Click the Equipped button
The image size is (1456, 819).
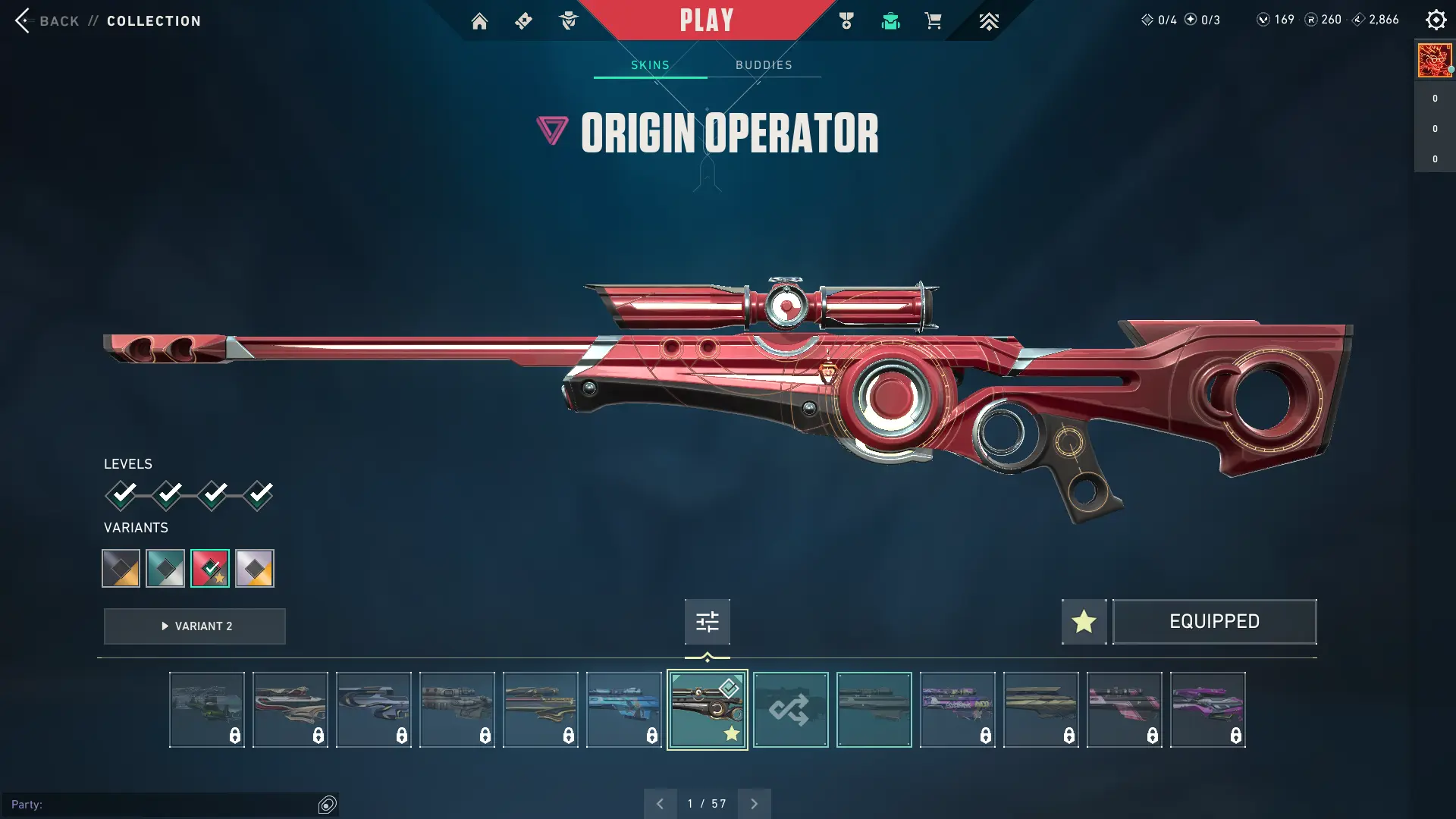(1214, 622)
